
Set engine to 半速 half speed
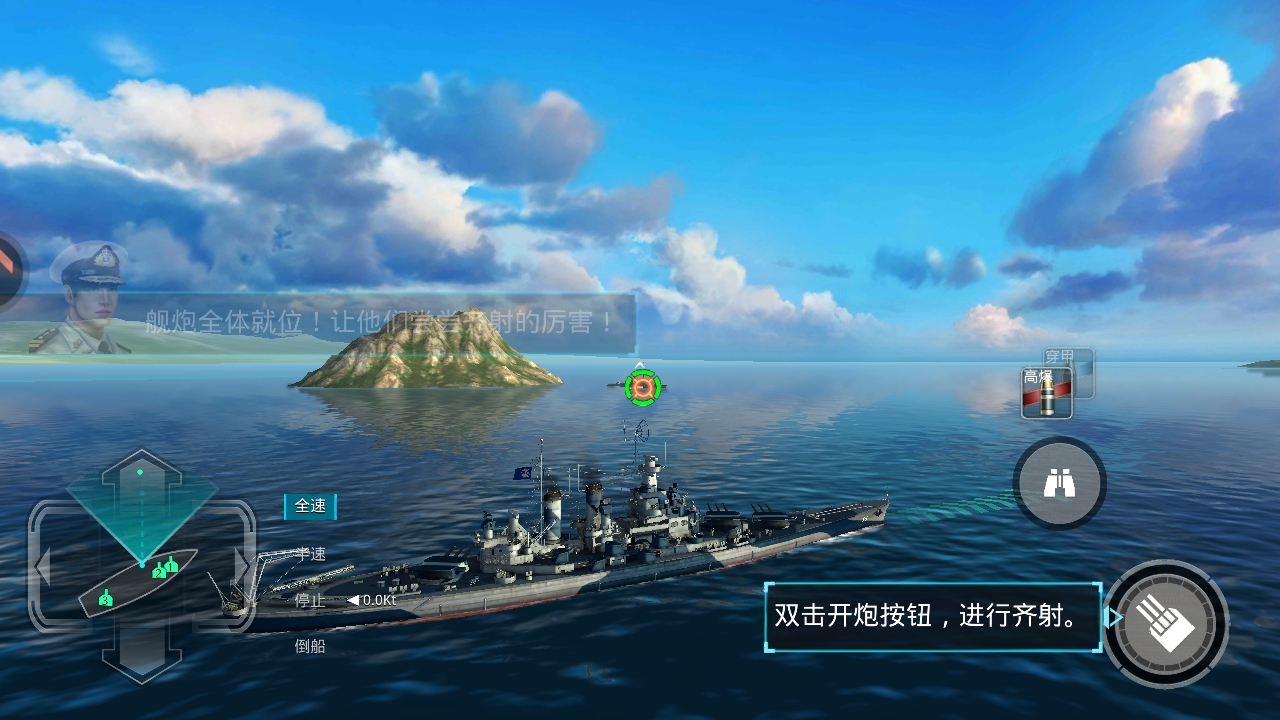coord(310,554)
